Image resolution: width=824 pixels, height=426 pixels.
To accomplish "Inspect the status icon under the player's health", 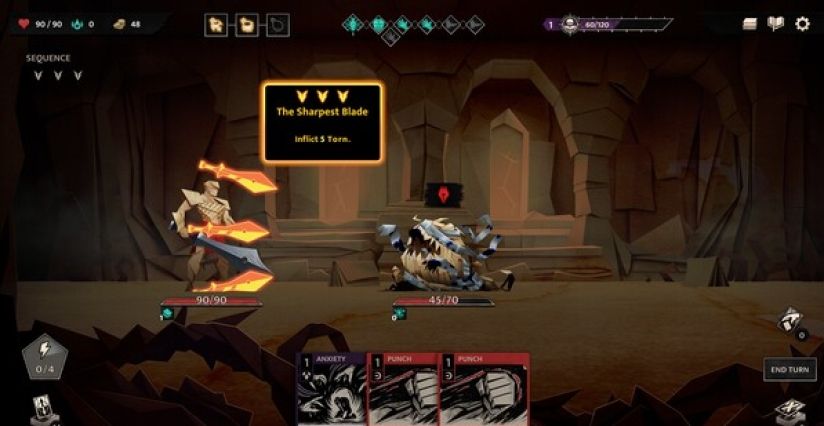I will 167,314.
